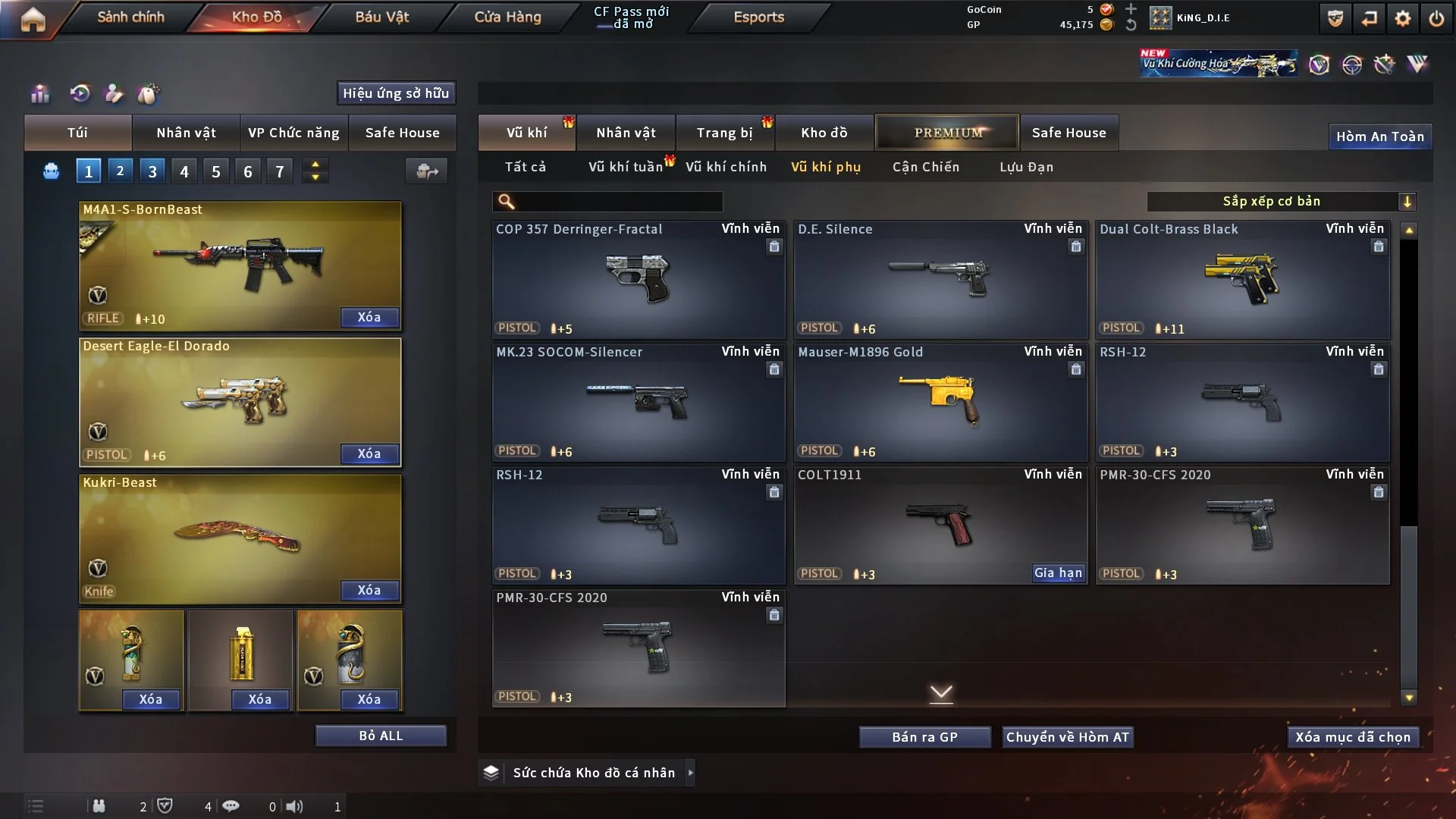
Task: Go to Sảnh chính lobby
Action: pyautogui.click(x=130, y=17)
